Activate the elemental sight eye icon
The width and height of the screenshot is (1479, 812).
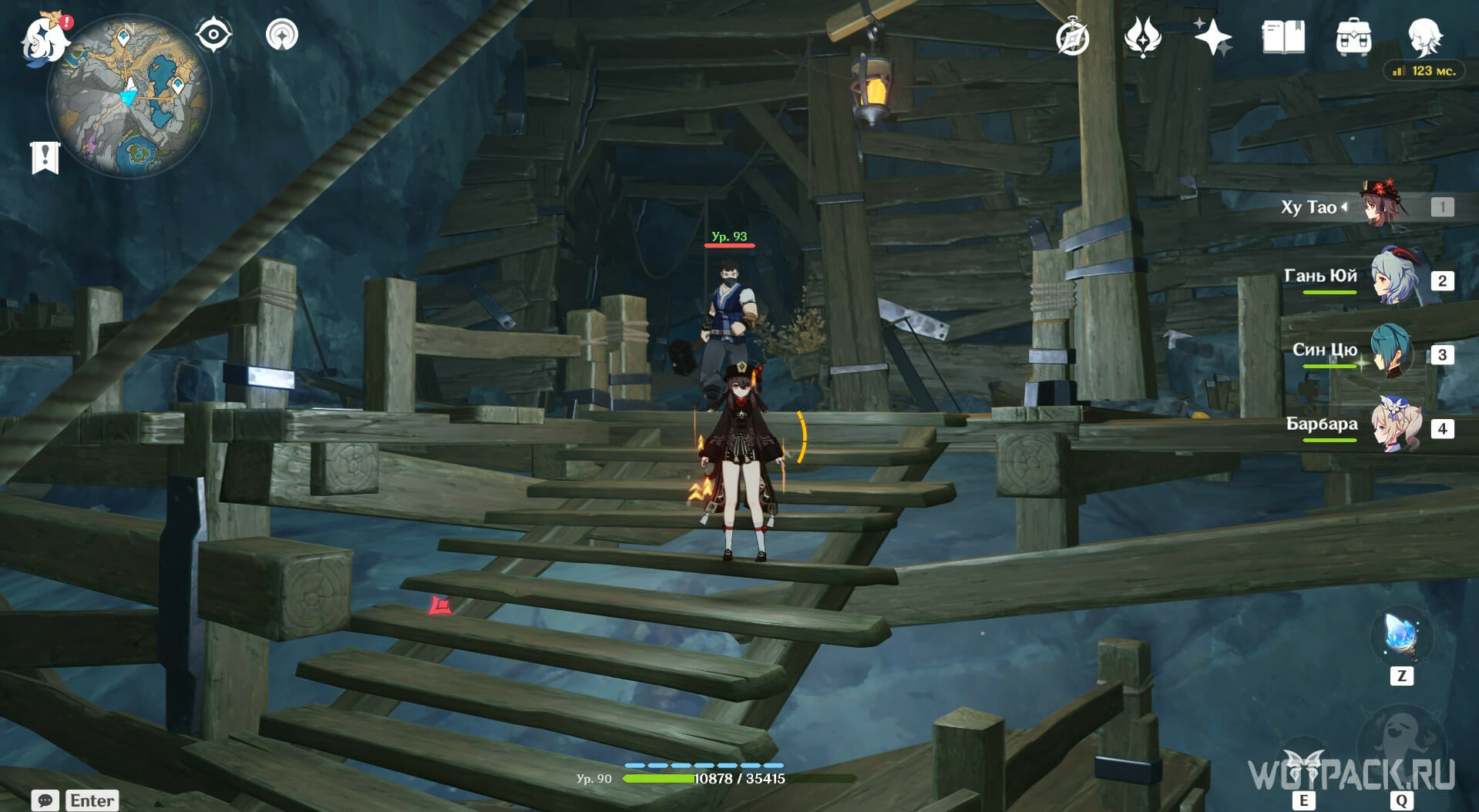click(x=213, y=35)
